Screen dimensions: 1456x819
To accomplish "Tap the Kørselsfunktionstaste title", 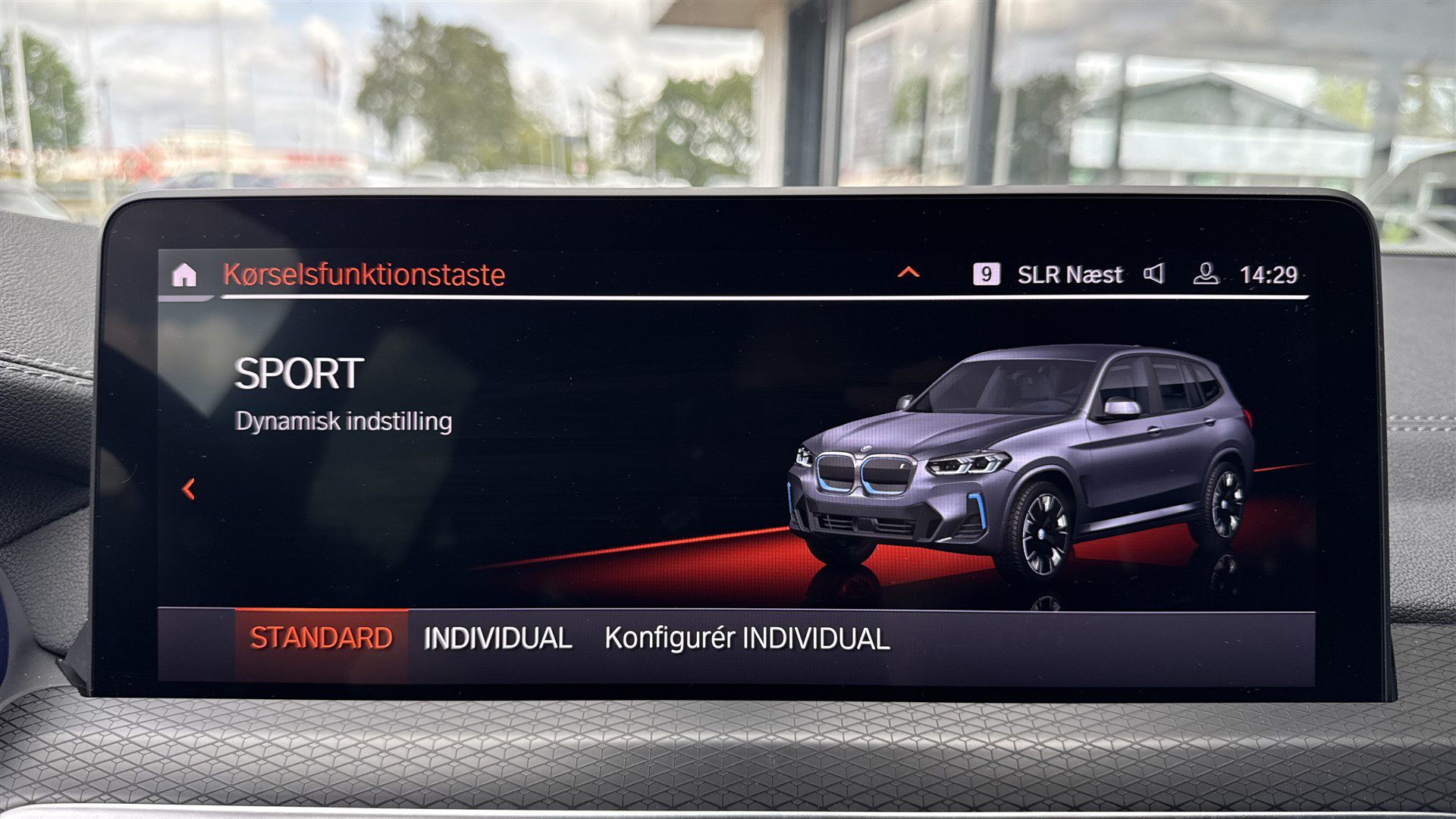I will click(362, 275).
